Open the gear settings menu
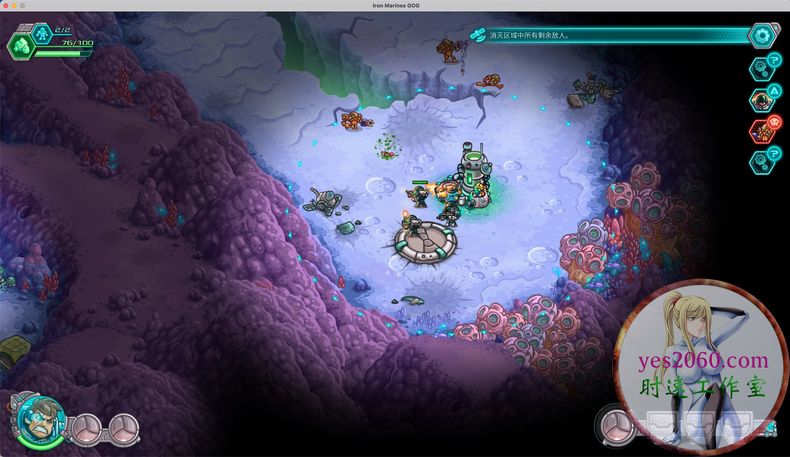This screenshot has width=790, height=457. [765, 35]
